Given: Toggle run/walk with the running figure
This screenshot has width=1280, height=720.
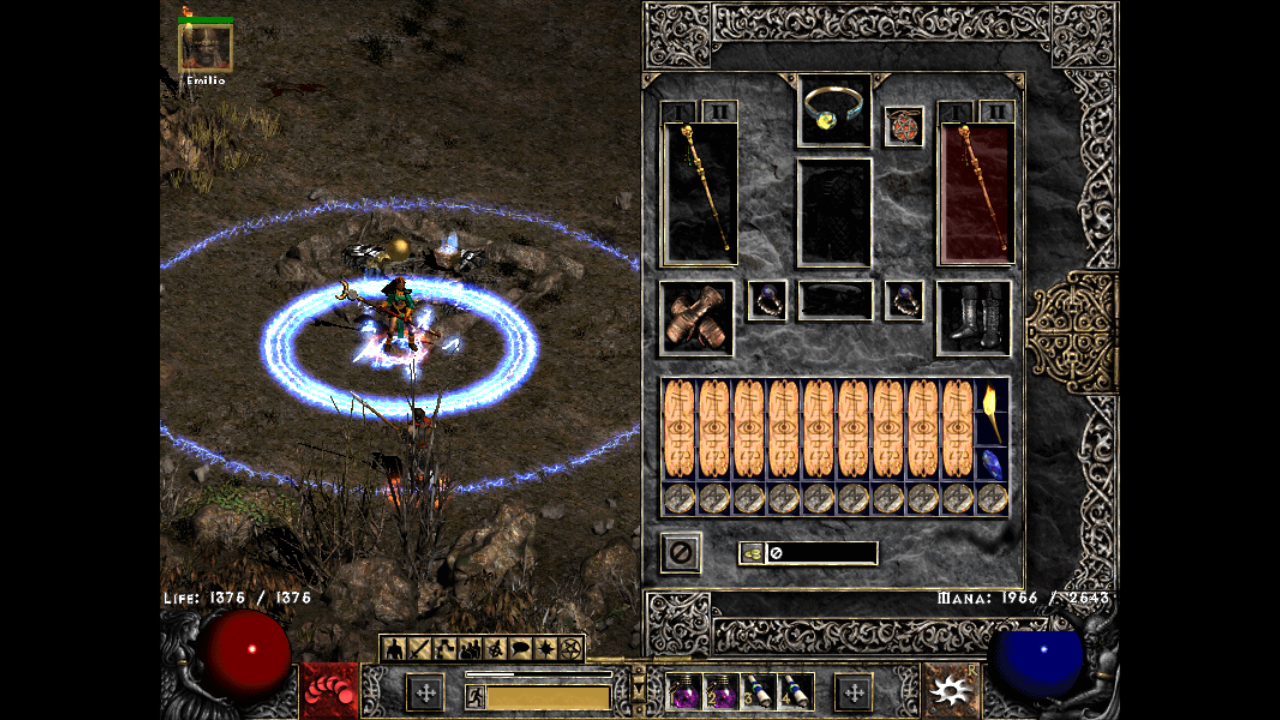Looking at the screenshot, I should pyautogui.click(x=474, y=695).
